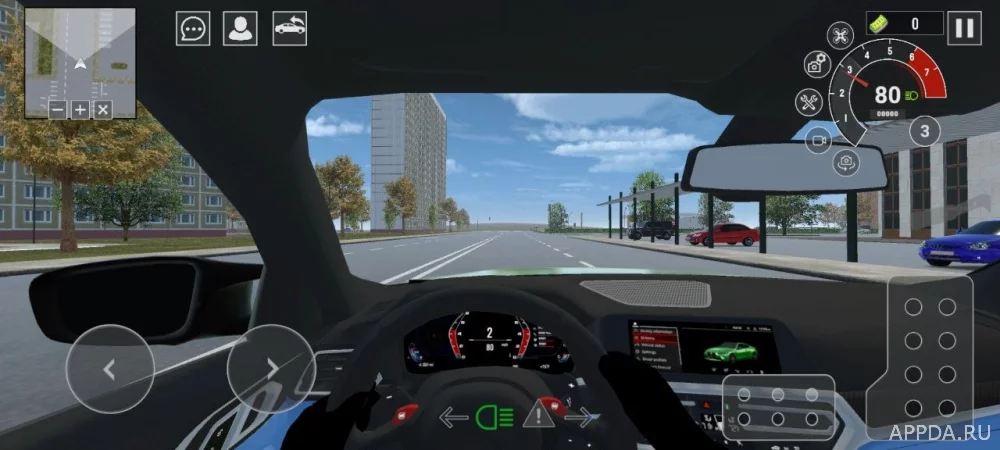1000x450 pixels.
Task: Open the wrench and screwdriver repair button
Action: tap(808, 101)
